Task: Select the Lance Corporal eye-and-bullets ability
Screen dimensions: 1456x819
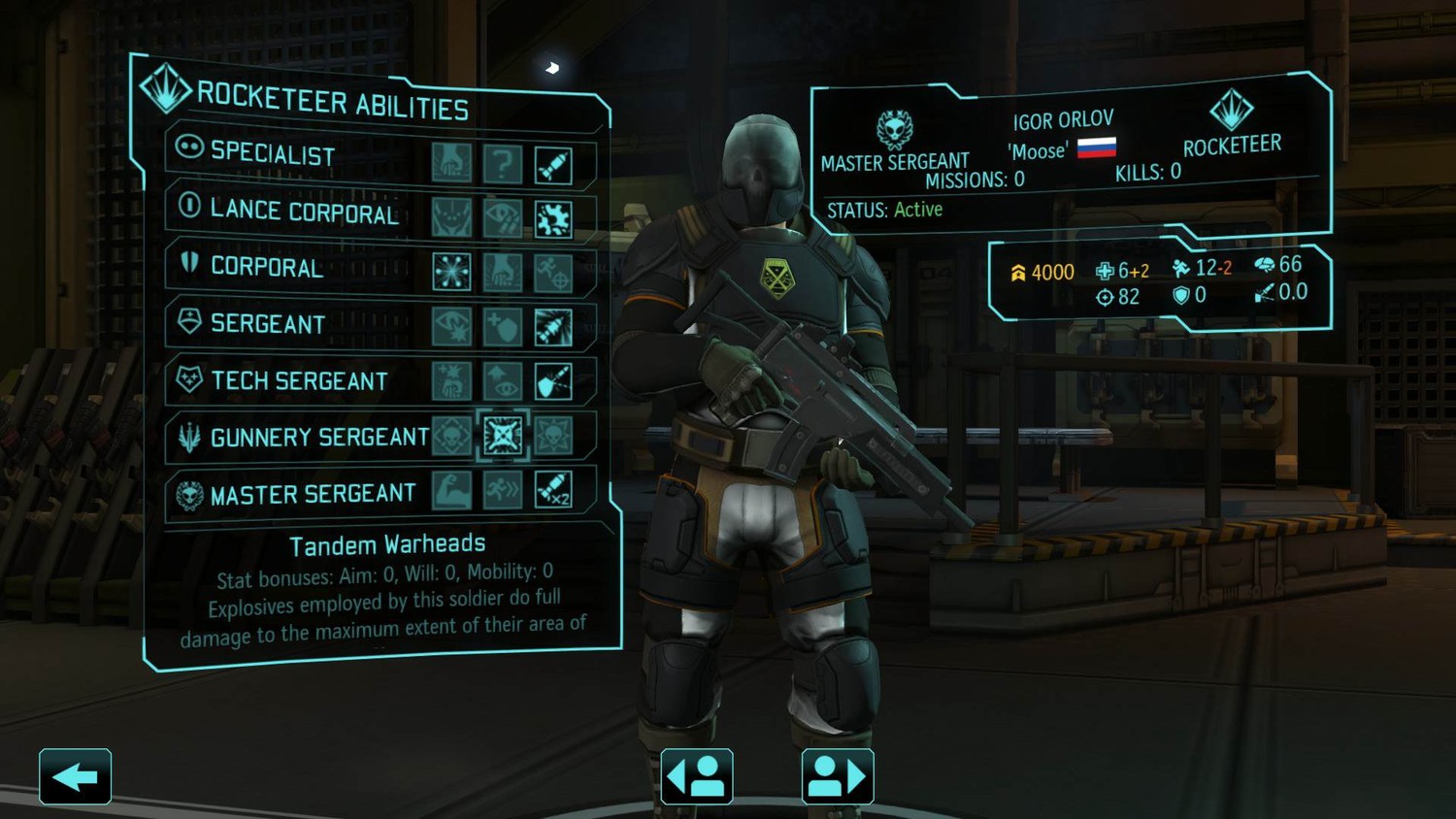Action: click(x=502, y=218)
